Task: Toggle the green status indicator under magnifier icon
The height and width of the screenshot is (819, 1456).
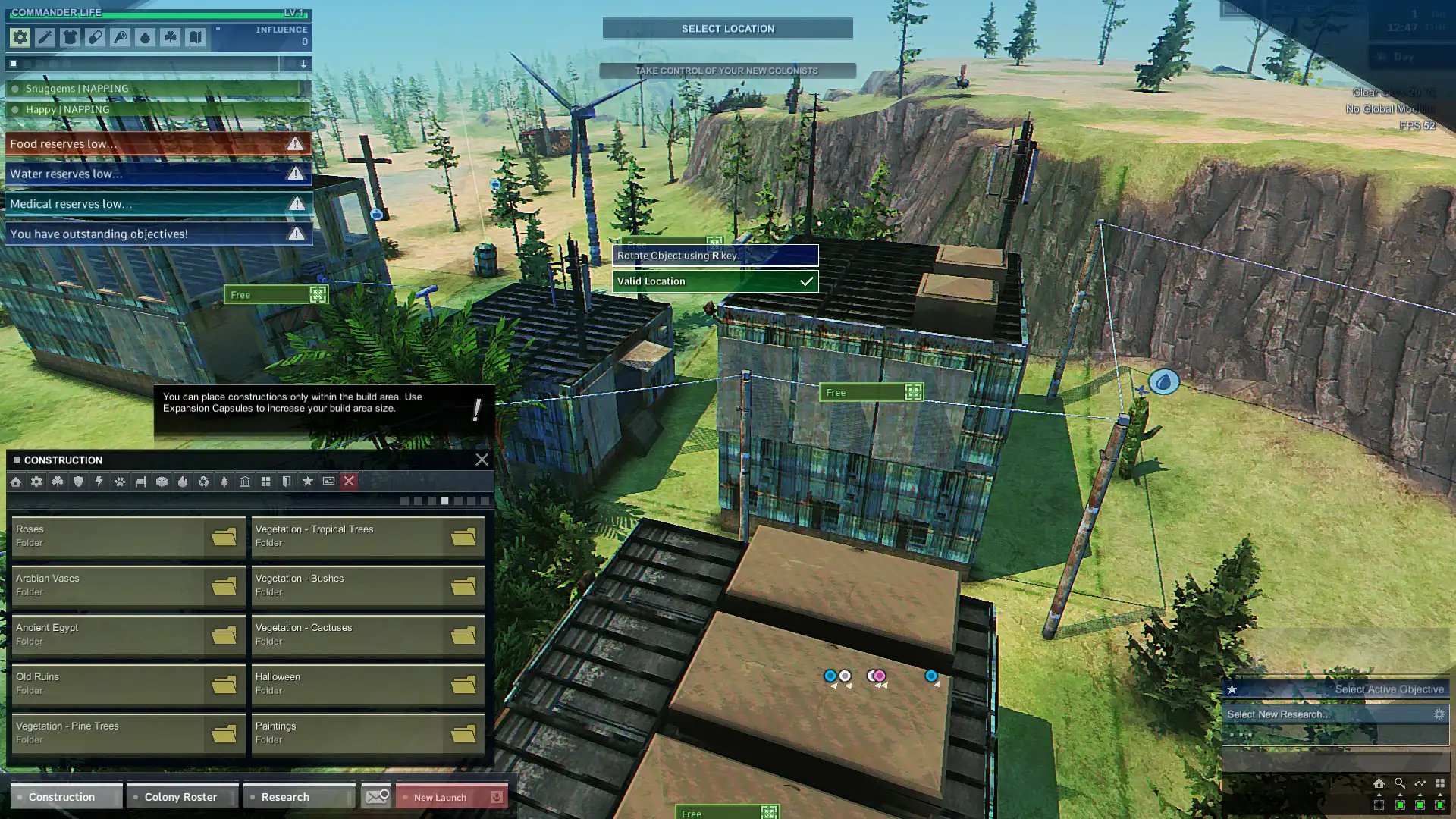Action: click(1400, 805)
